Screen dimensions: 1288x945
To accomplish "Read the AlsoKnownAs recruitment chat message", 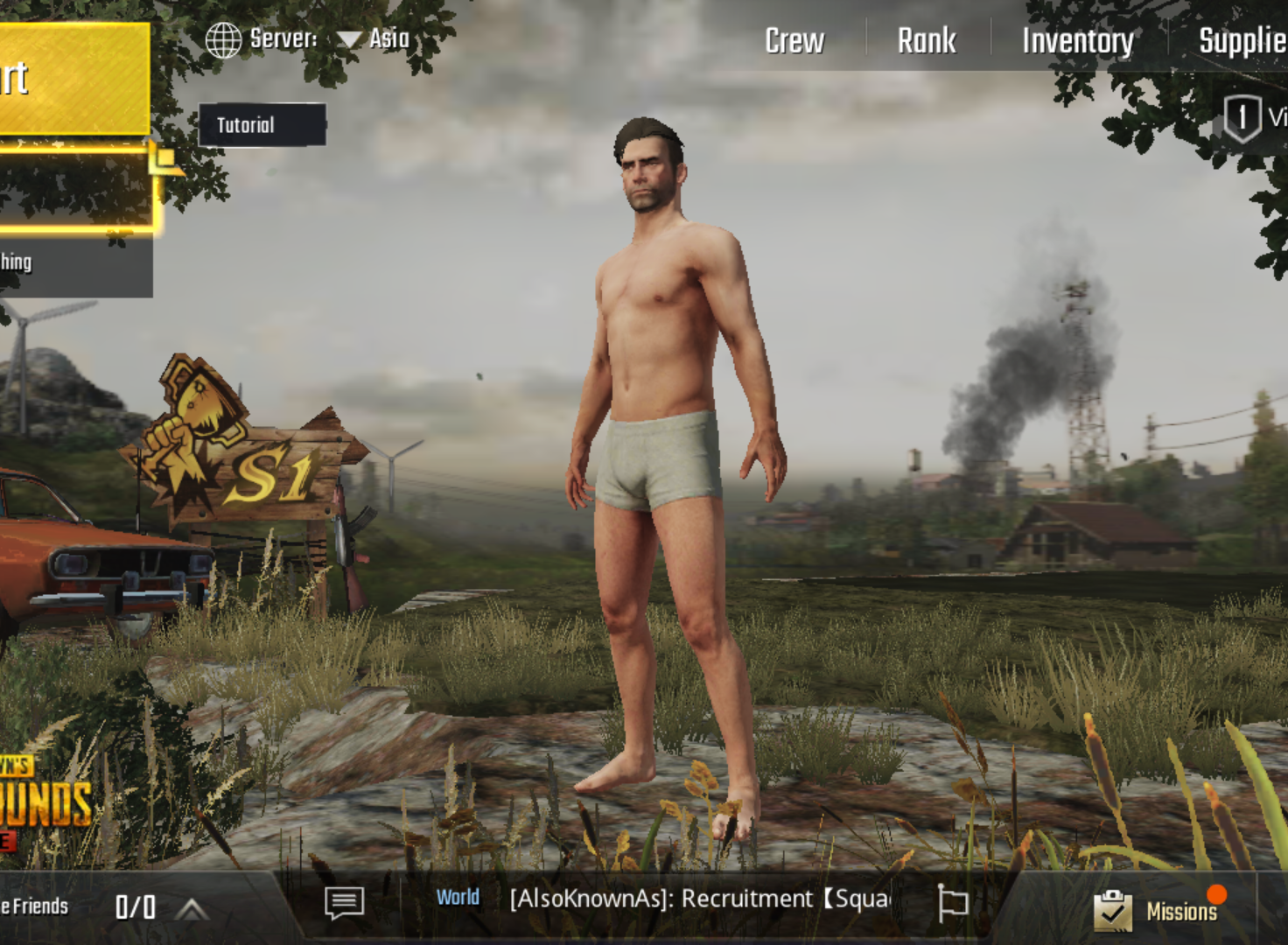I will [700, 899].
